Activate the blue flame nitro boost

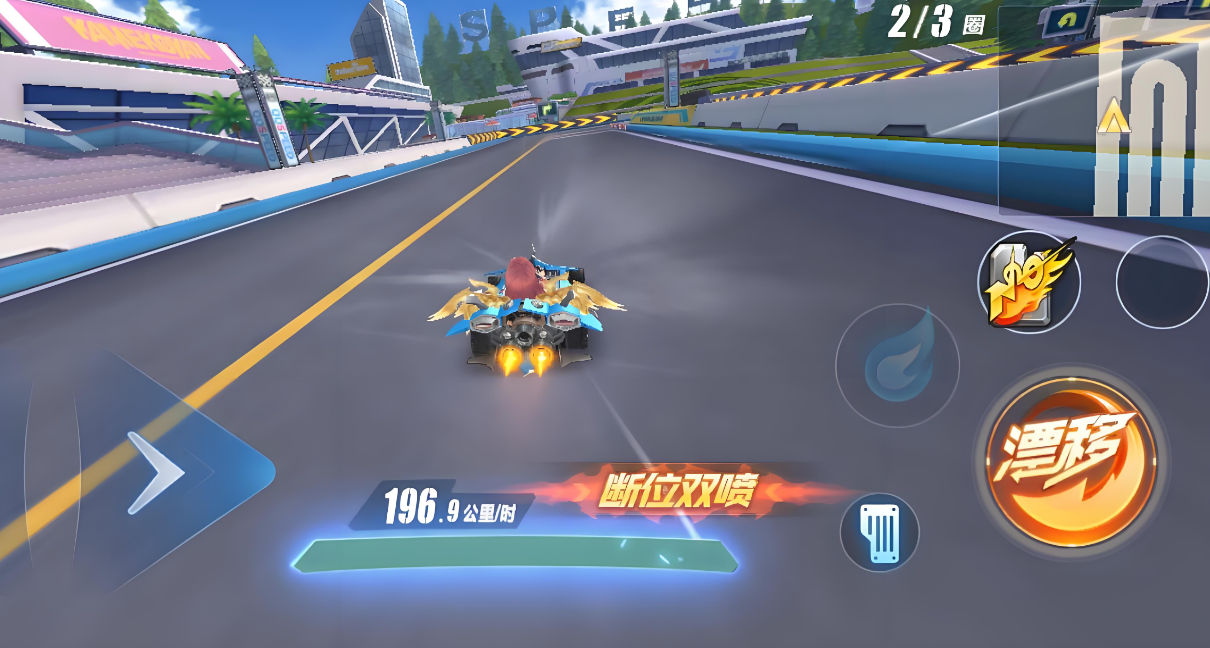(897, 365)
